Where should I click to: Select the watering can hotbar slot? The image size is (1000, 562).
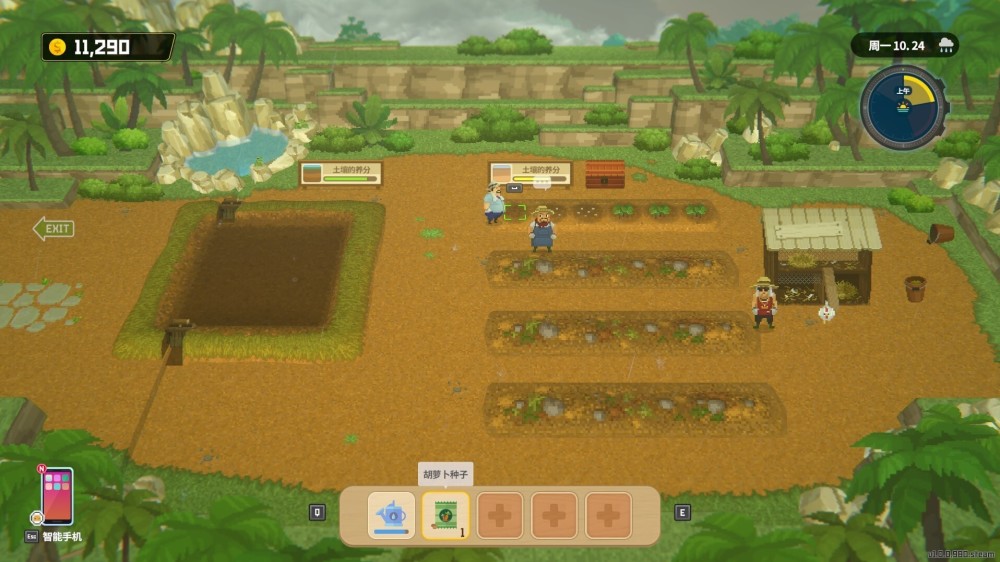point(391,515)
